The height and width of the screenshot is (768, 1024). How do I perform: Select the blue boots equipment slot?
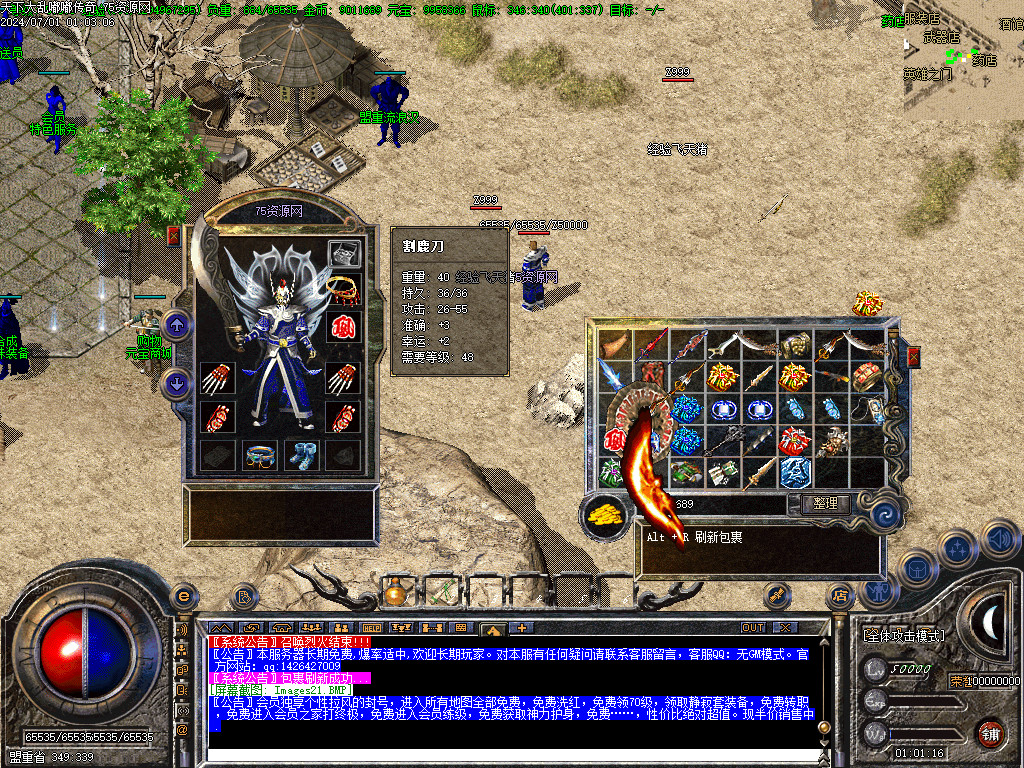300,455
